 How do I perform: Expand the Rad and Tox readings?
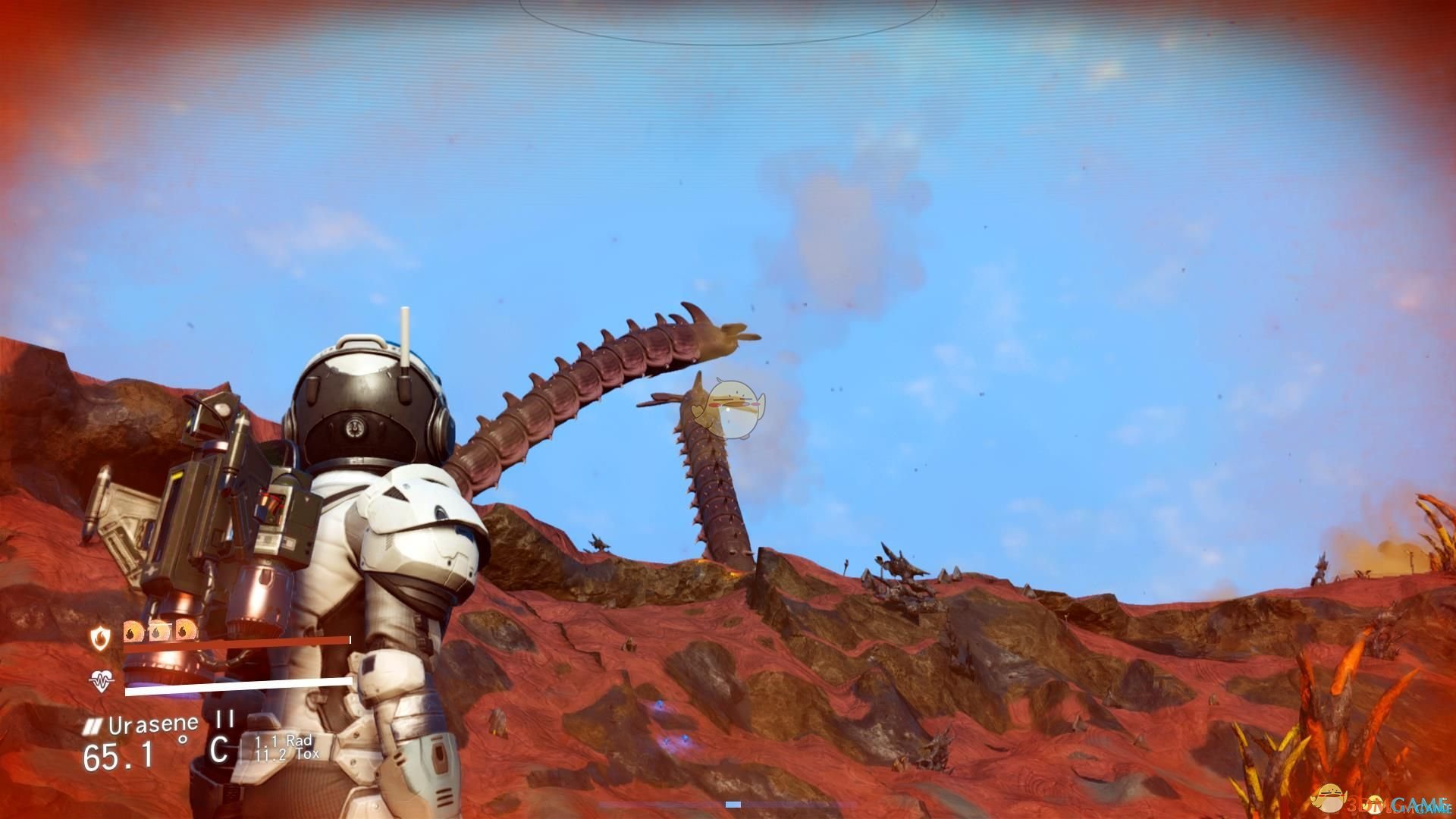coord(284,749)
